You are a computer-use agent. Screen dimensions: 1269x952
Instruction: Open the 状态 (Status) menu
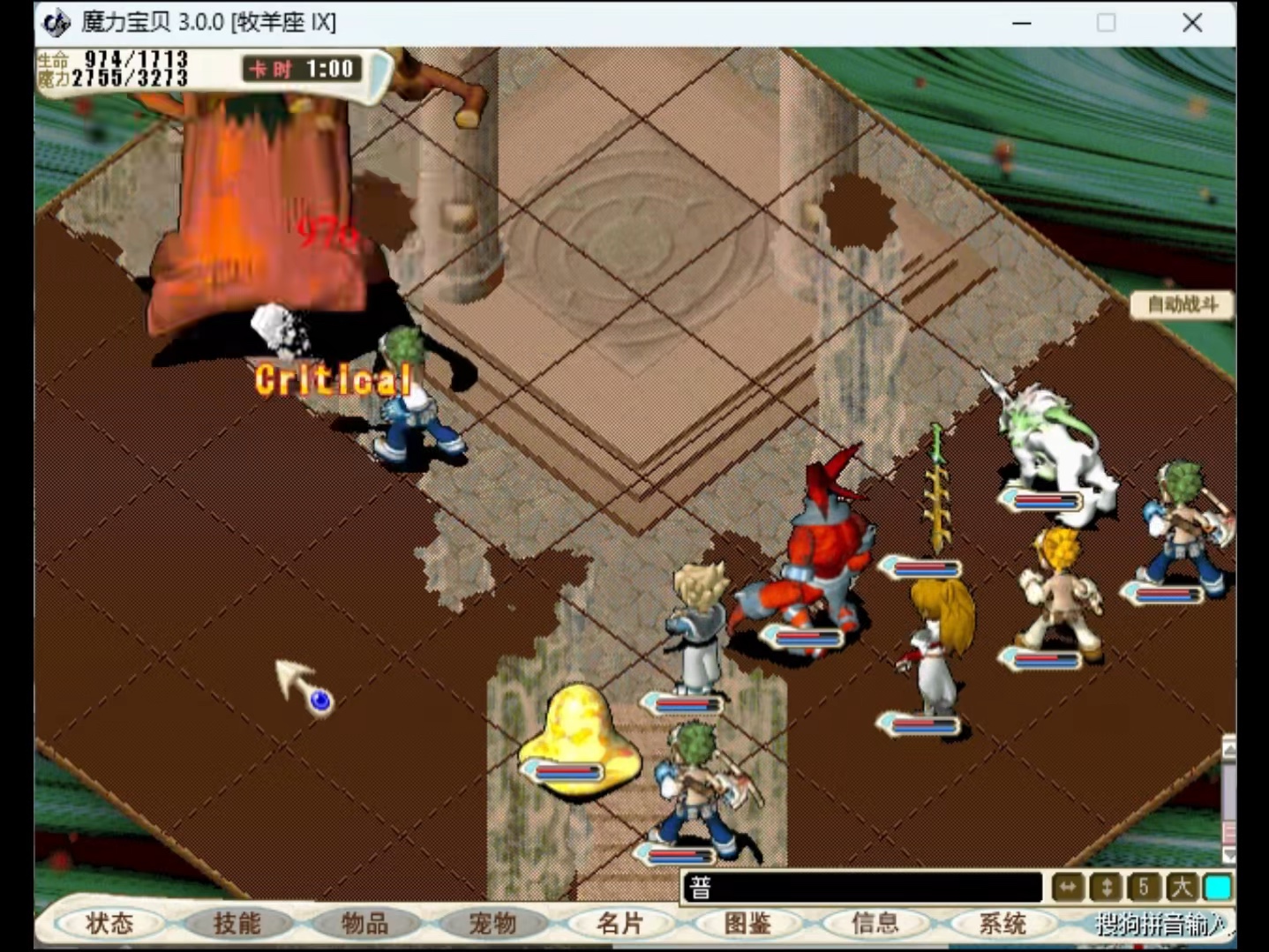(109, 924)
